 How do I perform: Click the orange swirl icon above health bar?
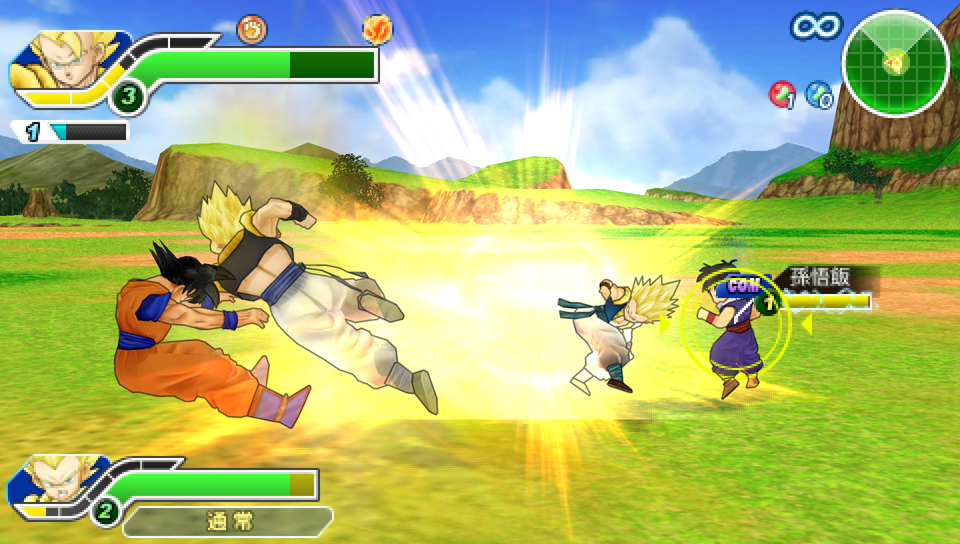[x=252, y=30]
